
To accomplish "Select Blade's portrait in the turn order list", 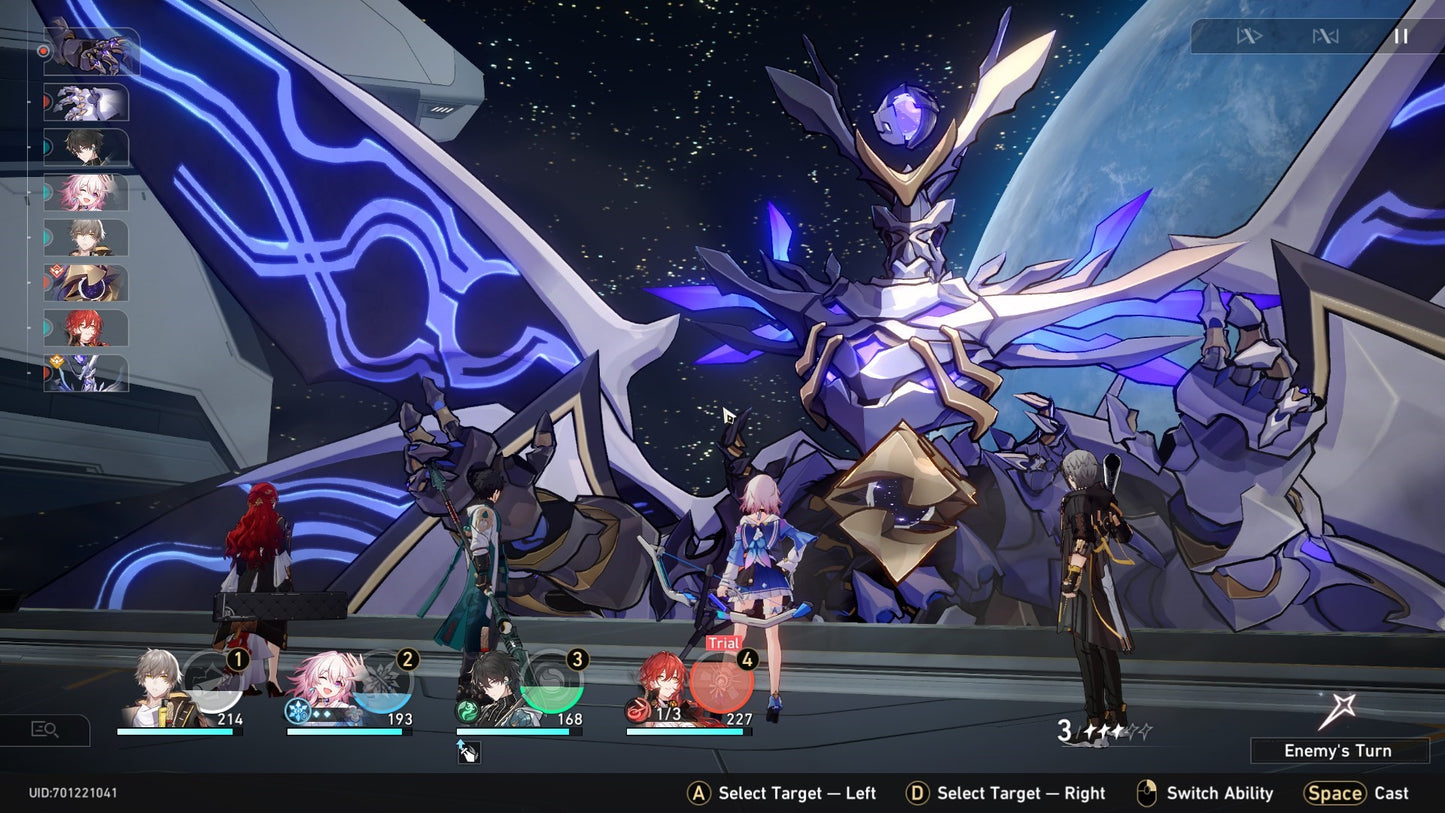I will point(85,148).
